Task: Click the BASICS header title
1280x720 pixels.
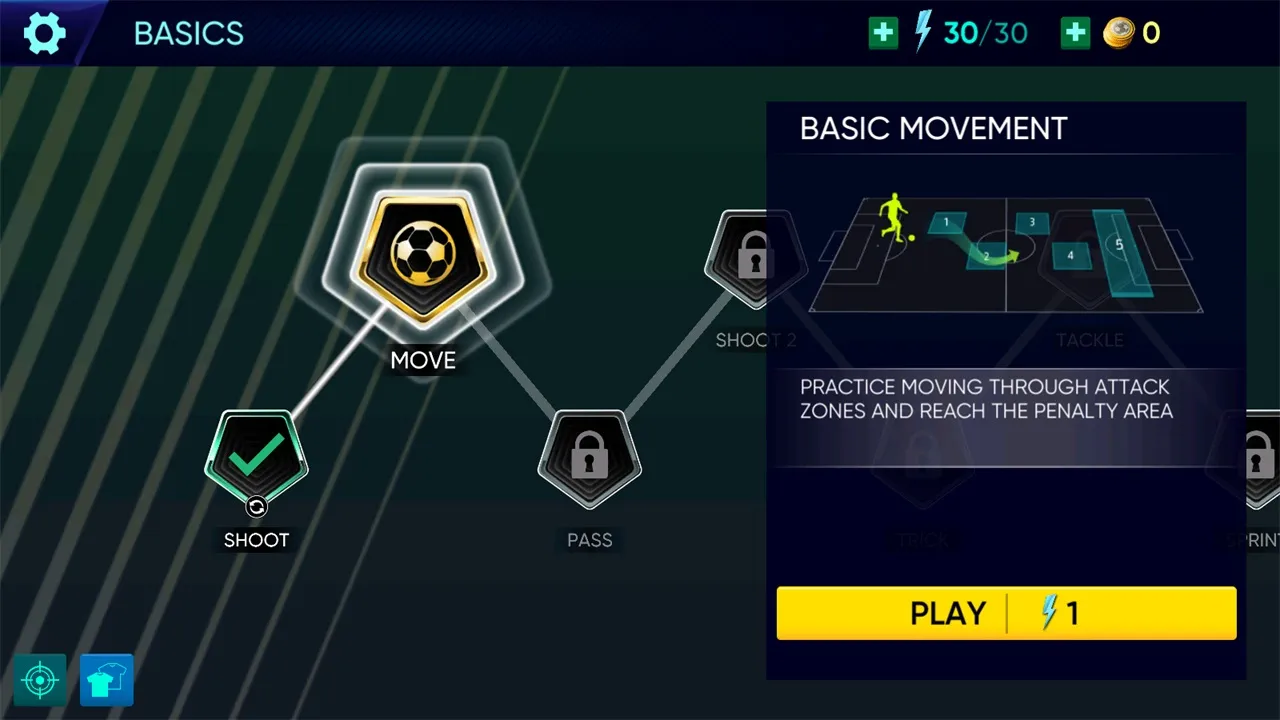Action: pyautogui.click(x=188, y=33)
